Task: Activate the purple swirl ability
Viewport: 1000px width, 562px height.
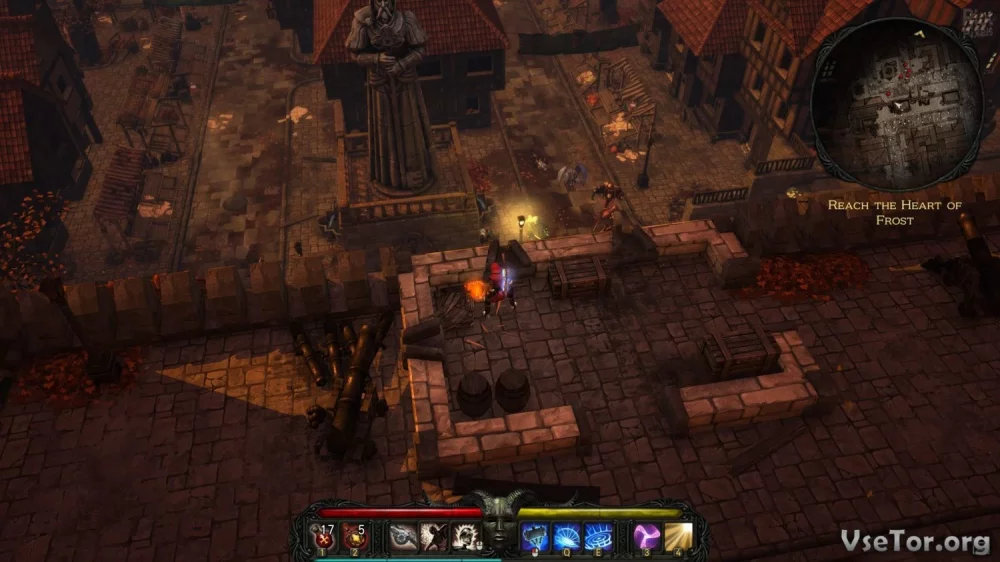Action: [645, 537]
